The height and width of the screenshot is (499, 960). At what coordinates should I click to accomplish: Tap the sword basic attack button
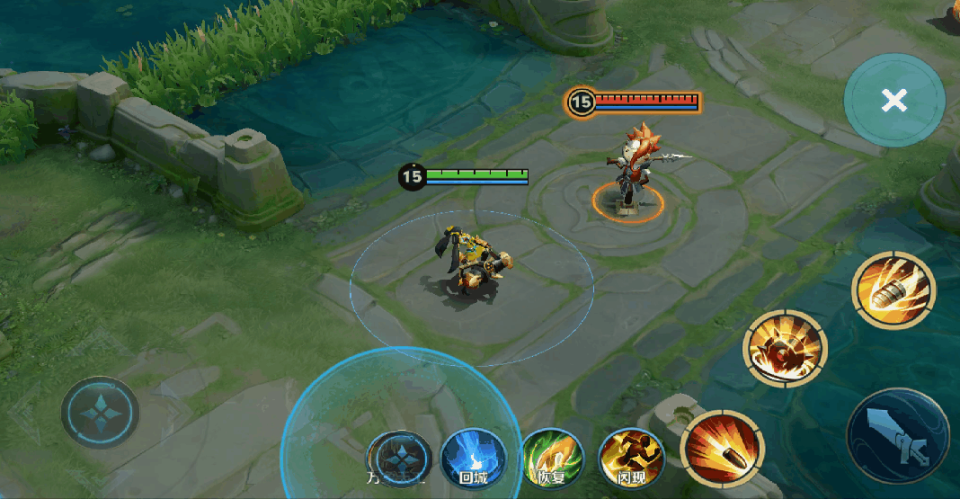click(897, 436)
